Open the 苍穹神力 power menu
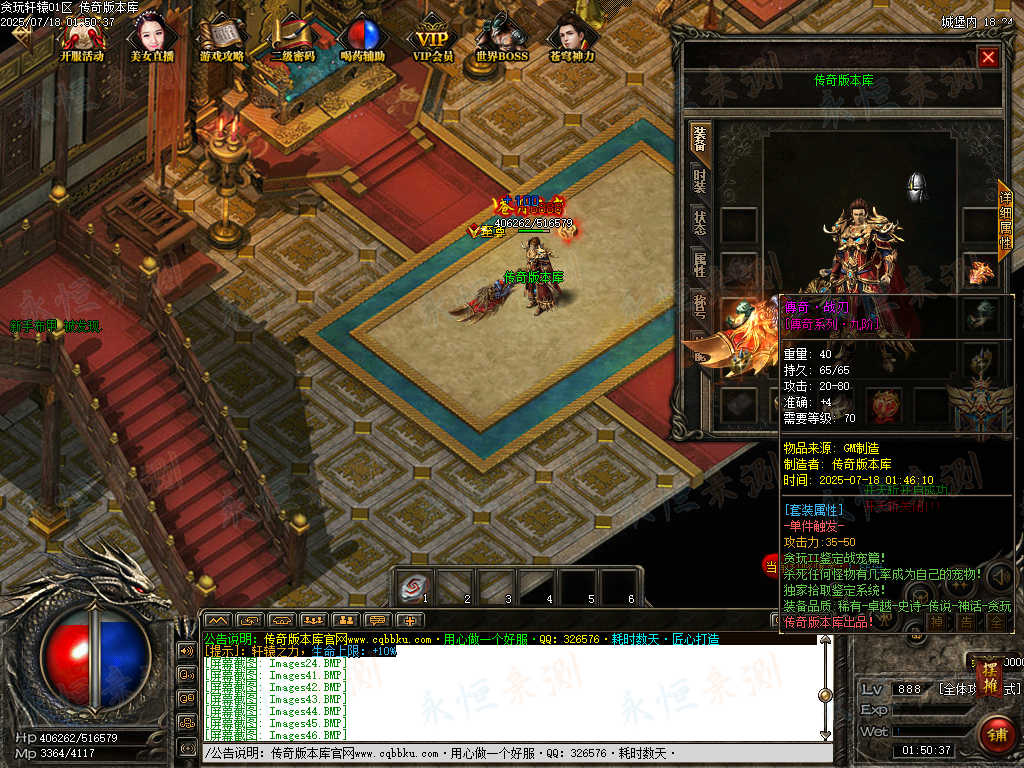Image resolution: width=1024 pixels, height=768 pixels. (x=572, y=40)
